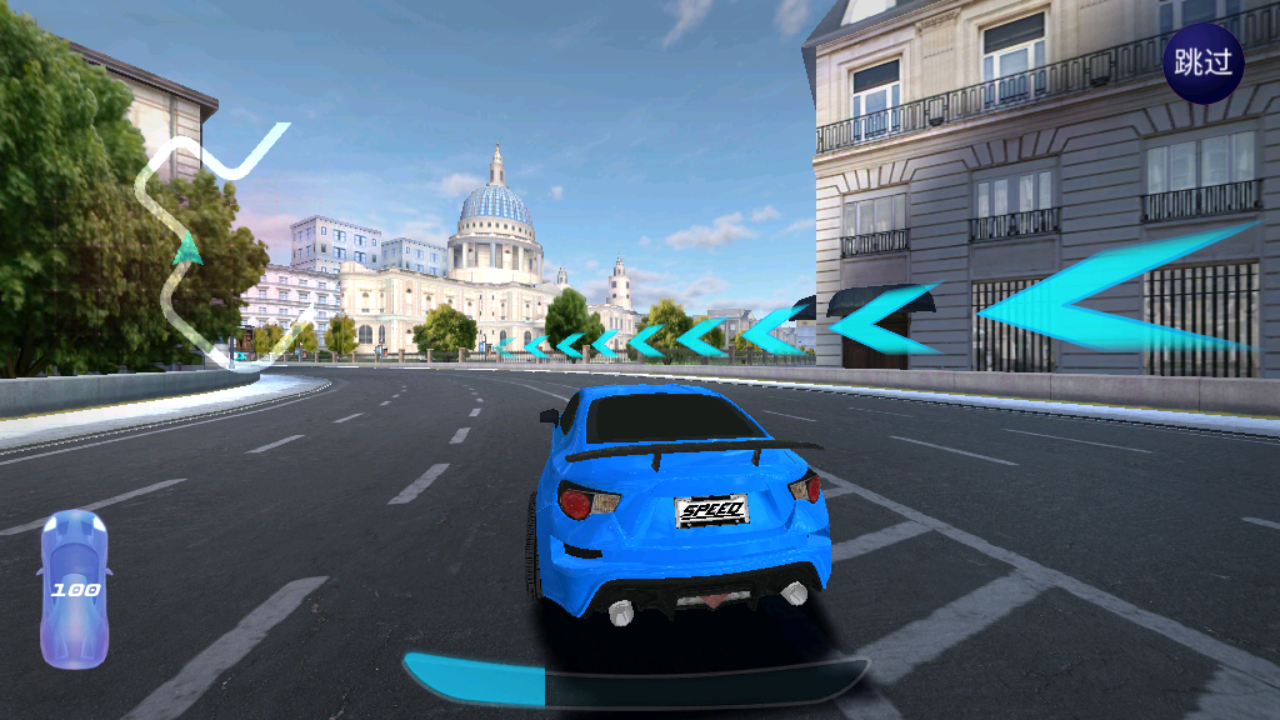Select the blue car icon showing 100
The image size is (1280, 720).
[74, 588]
